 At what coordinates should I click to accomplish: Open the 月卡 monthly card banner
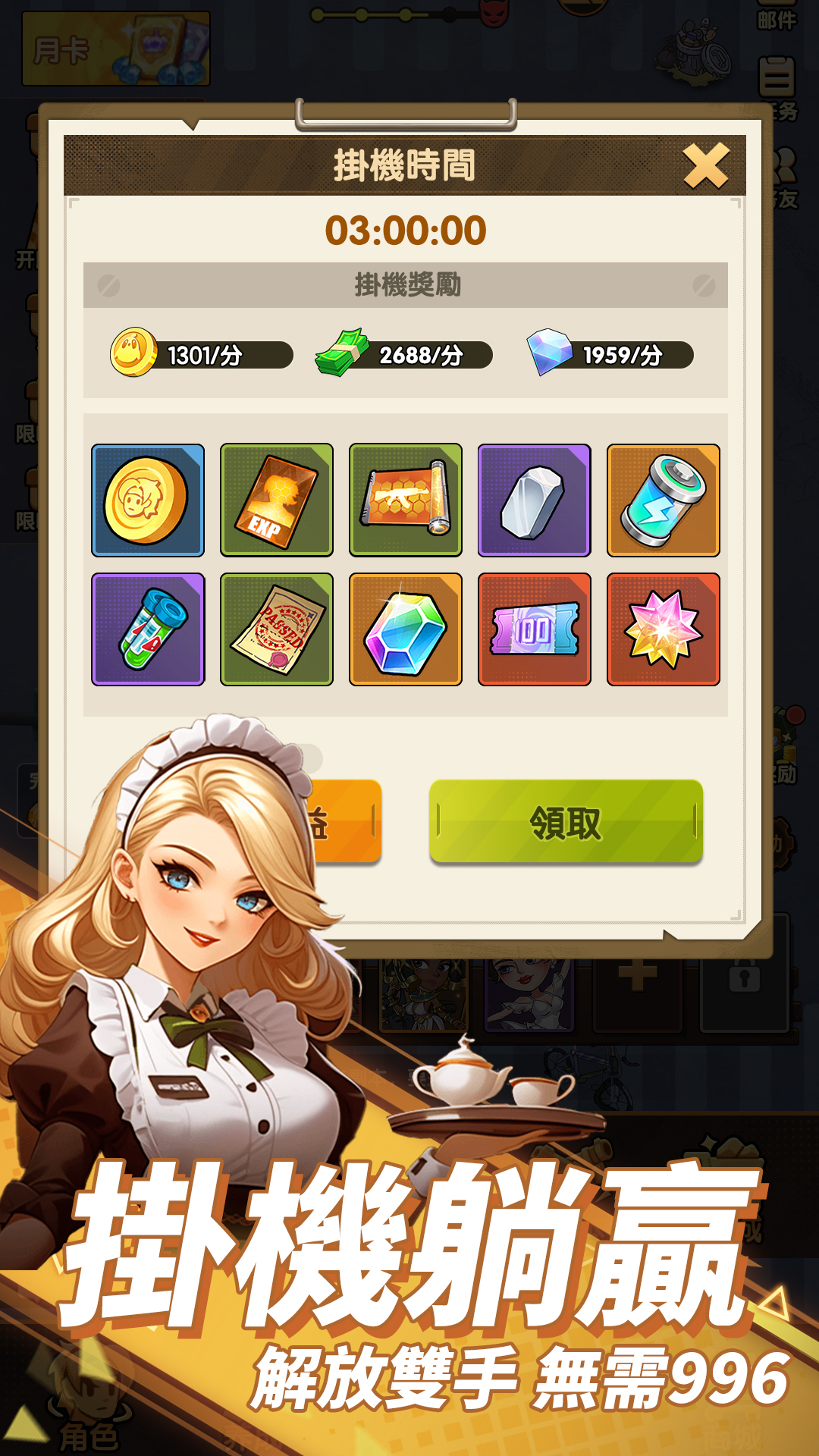116,49
